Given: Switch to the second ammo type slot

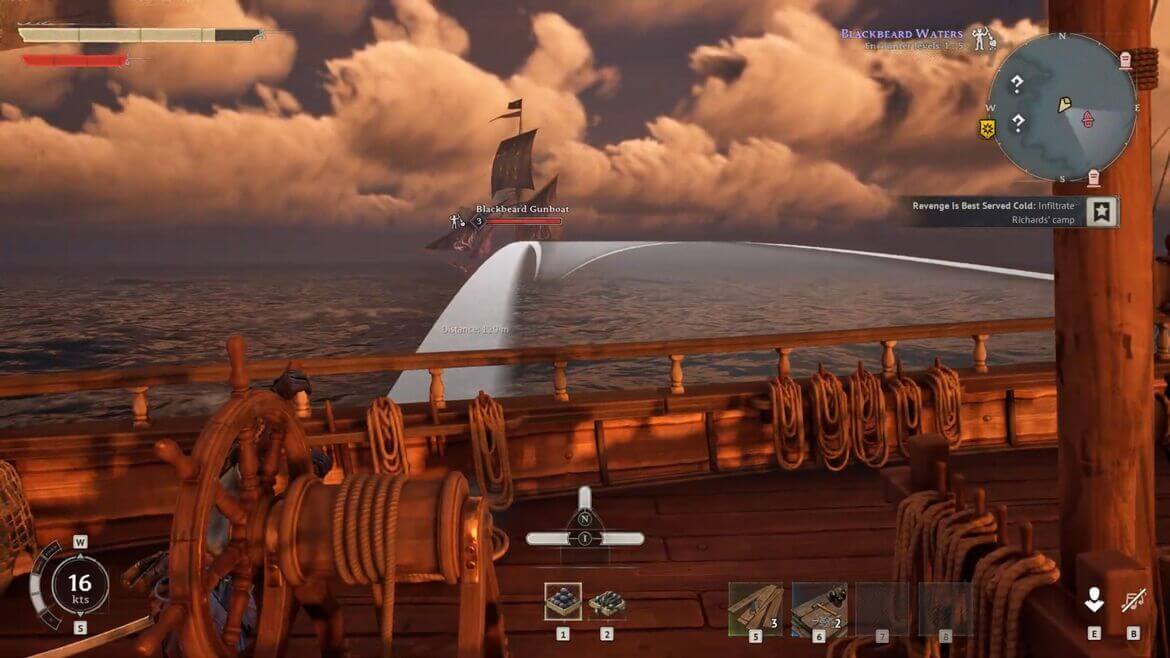Looking at the screenshot, I should pyautogui.click(x=607, y=603).
